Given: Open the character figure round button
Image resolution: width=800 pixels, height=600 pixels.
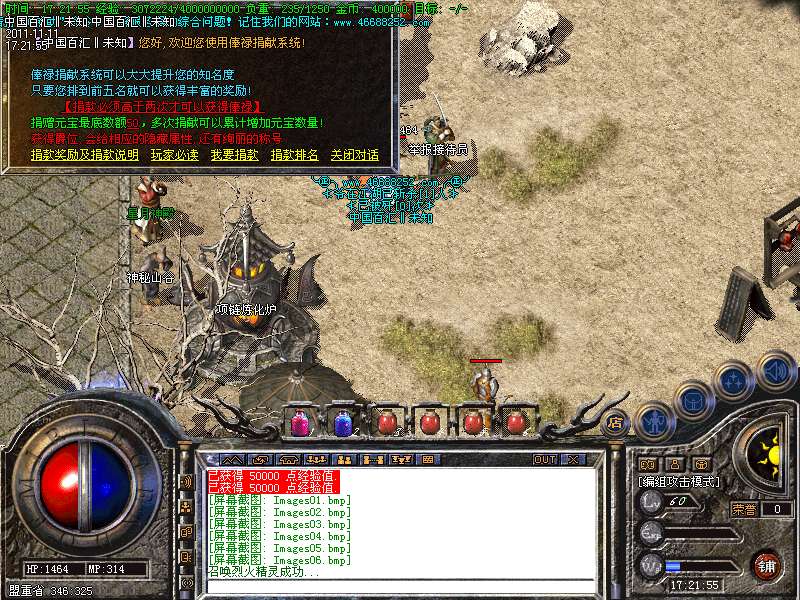Looking at the screenshot, I should click(653, 420).
